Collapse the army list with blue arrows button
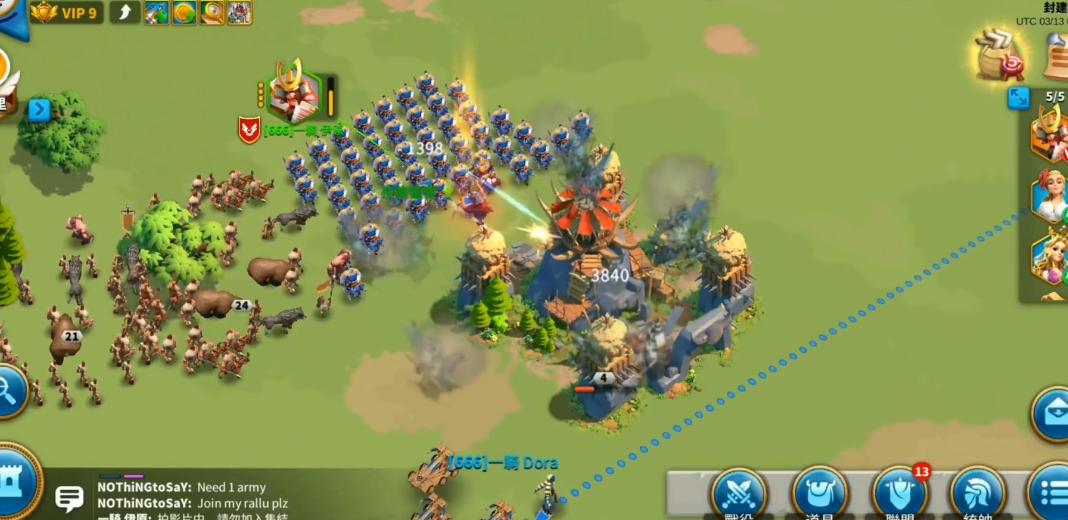 point(1018,98)
